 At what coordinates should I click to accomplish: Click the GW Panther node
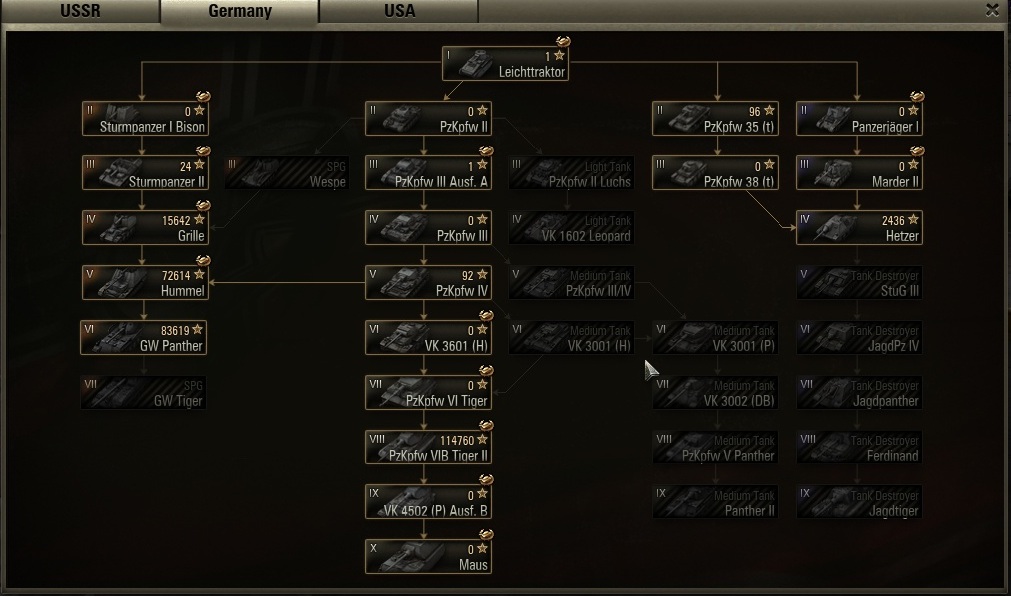coord(145,338)
